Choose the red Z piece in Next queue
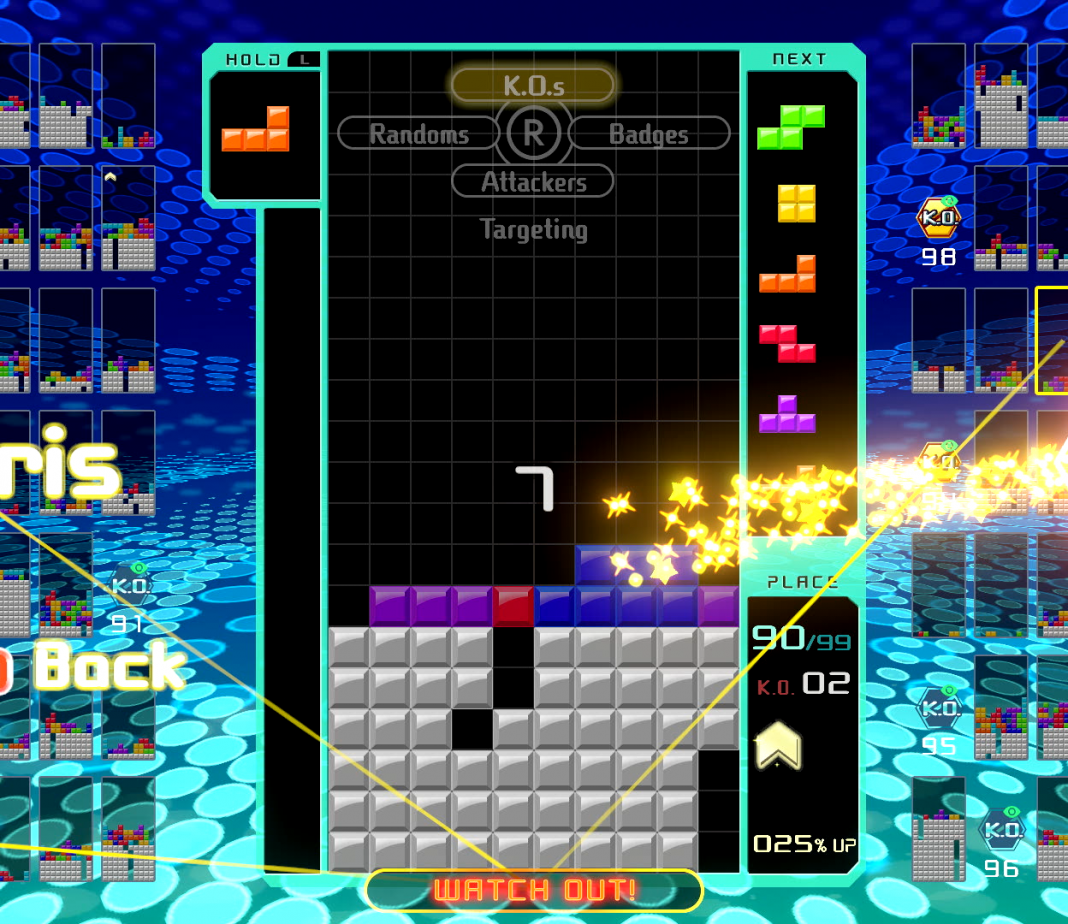 (x=787, y=343)
